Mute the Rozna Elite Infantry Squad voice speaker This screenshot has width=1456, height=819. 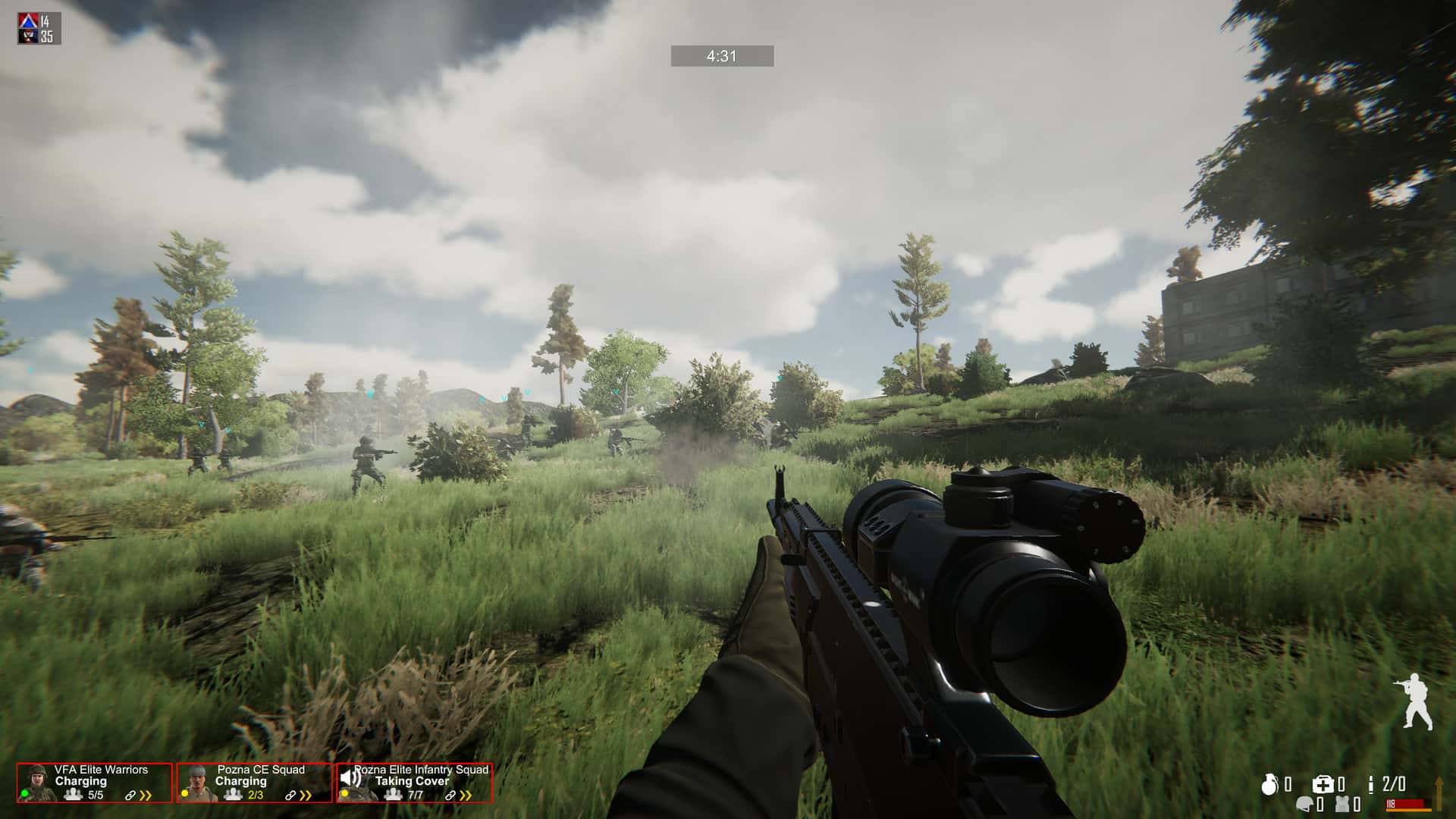[351, 778]
